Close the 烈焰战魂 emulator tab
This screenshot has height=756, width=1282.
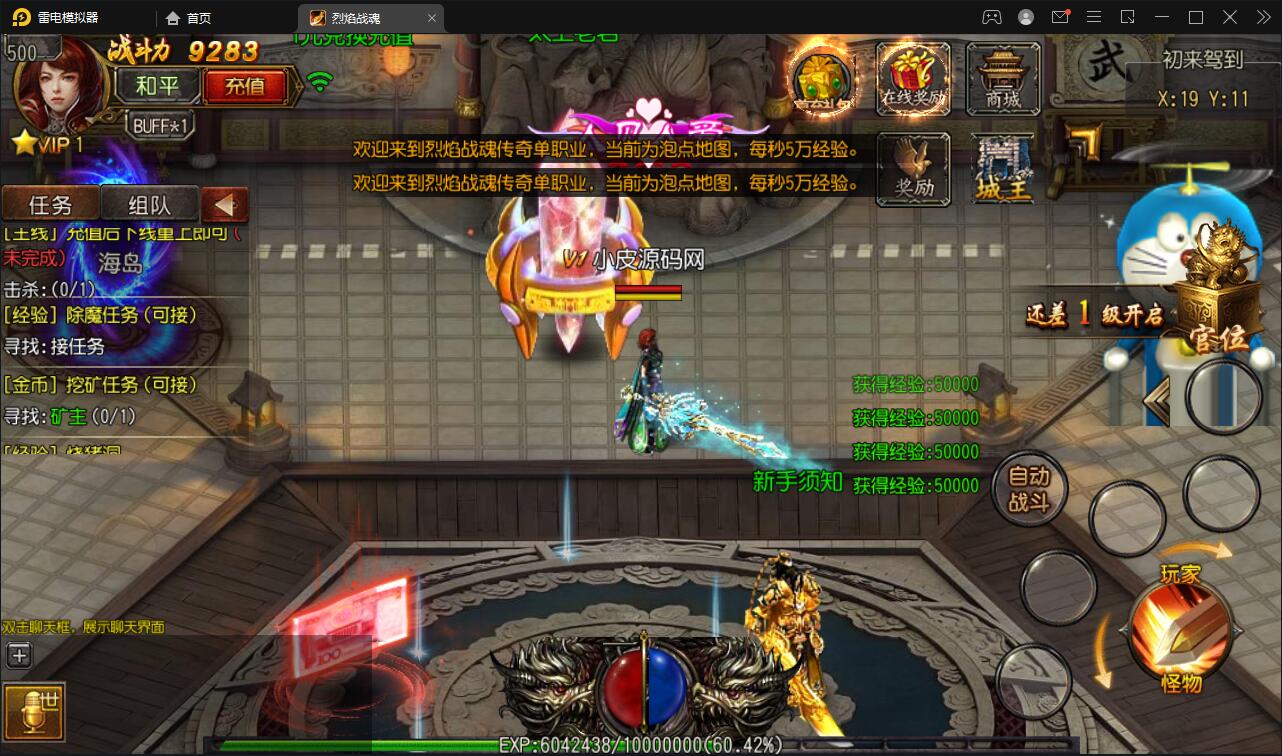pos(432,18)
